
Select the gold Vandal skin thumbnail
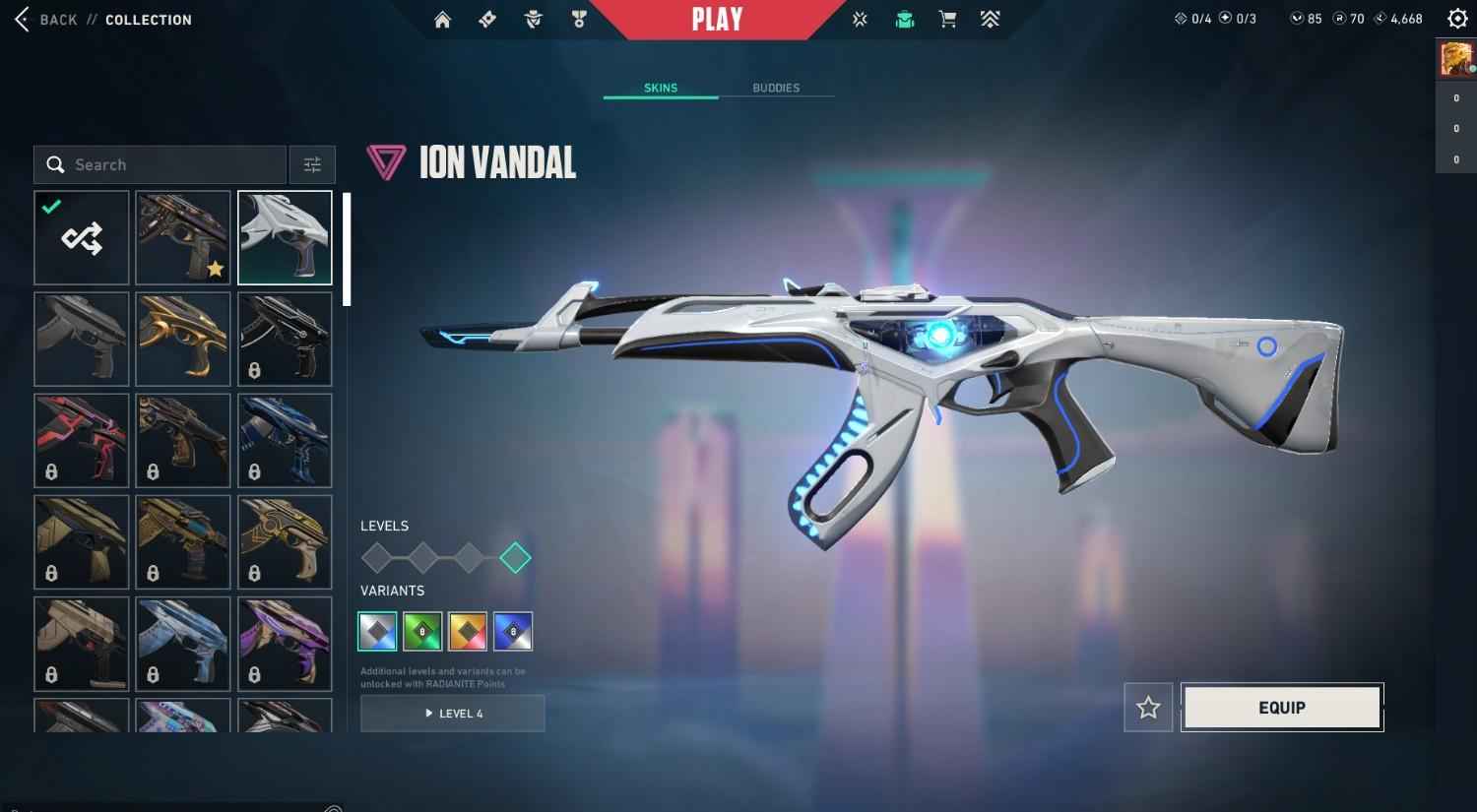tap(183, 340)
